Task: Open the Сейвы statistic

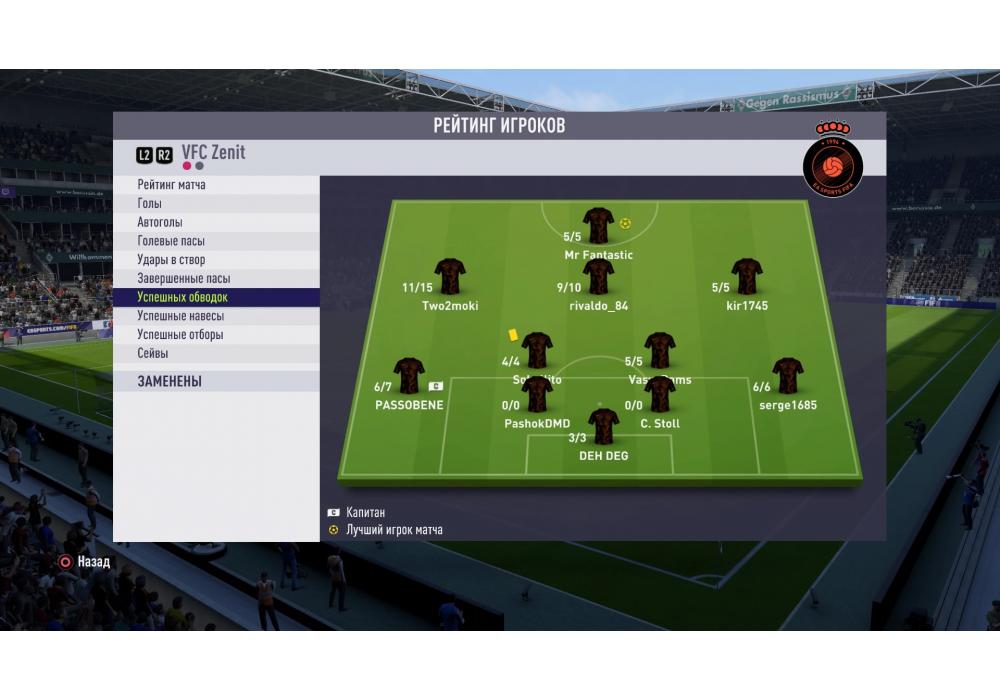Action: tap(153, 353)
